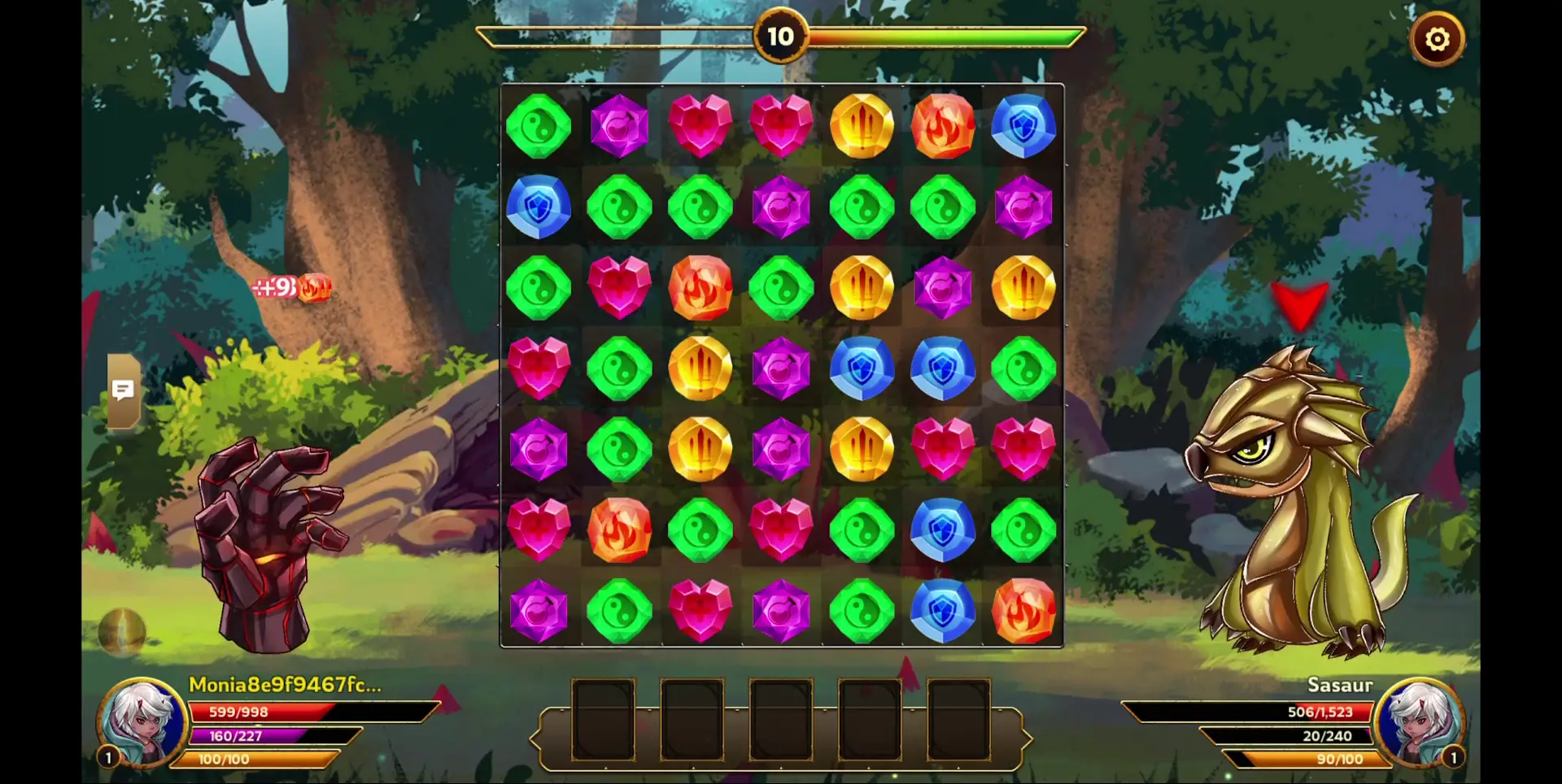
Task: Open the settings gear menu
Action: pyautogui.click(x=1437, y=38)
